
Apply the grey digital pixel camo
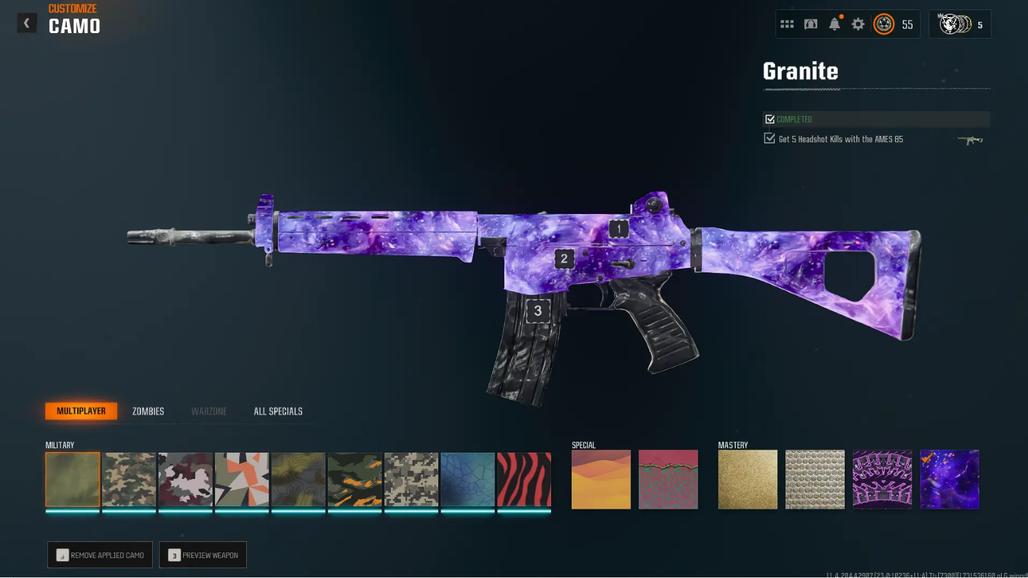coord(411,479)
